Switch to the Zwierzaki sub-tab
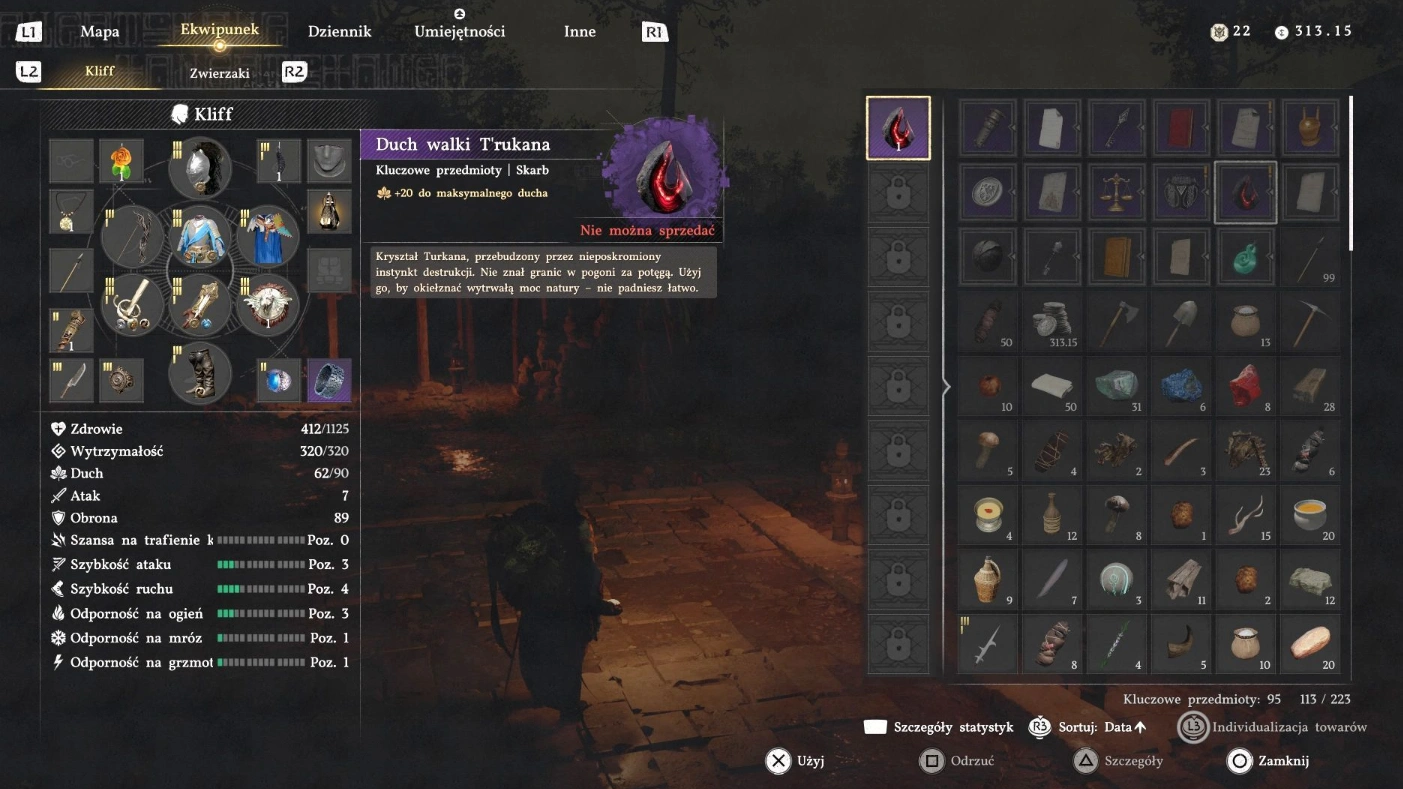This screenshot has width=1403, height=789. pos(219,73)
